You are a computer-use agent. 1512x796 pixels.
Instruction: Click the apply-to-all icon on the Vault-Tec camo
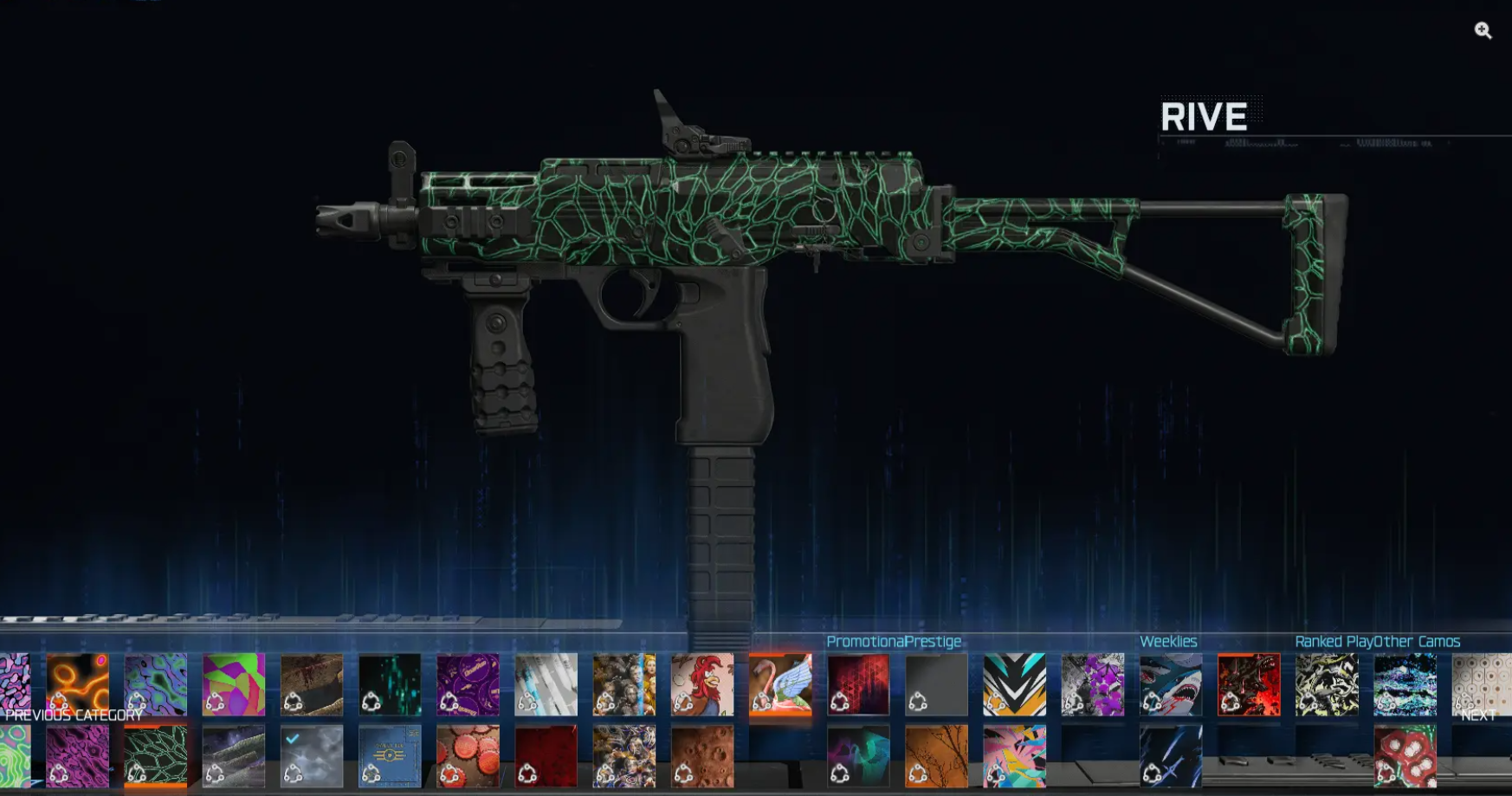pos(371,773)
